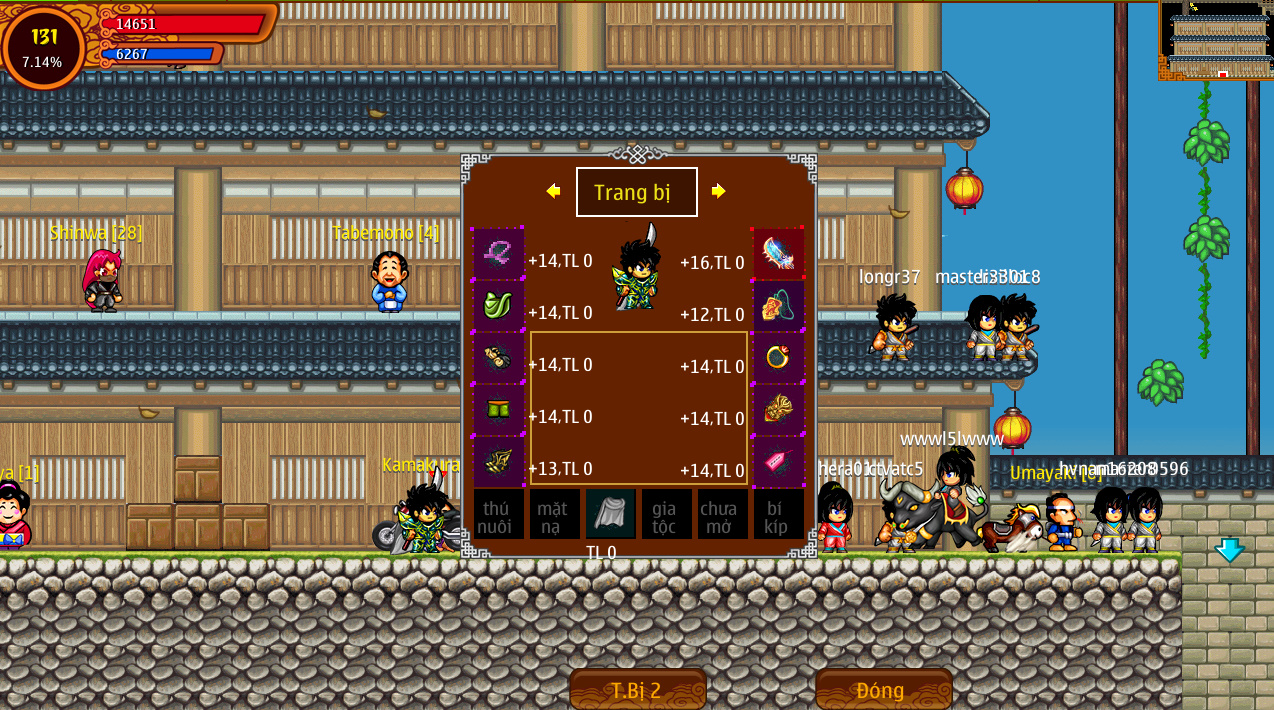1274x710 pixels.
Task: Go to next panel with right arrow
Action: click(x=718, y=191)
